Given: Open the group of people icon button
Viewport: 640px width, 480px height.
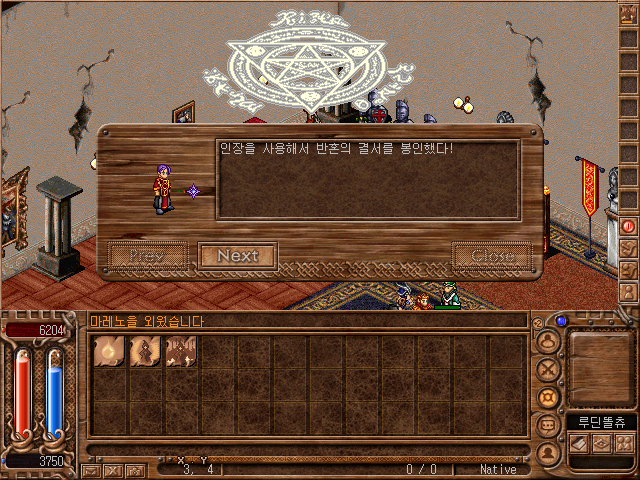Looking at the screenshot, I should coord(624,443).
